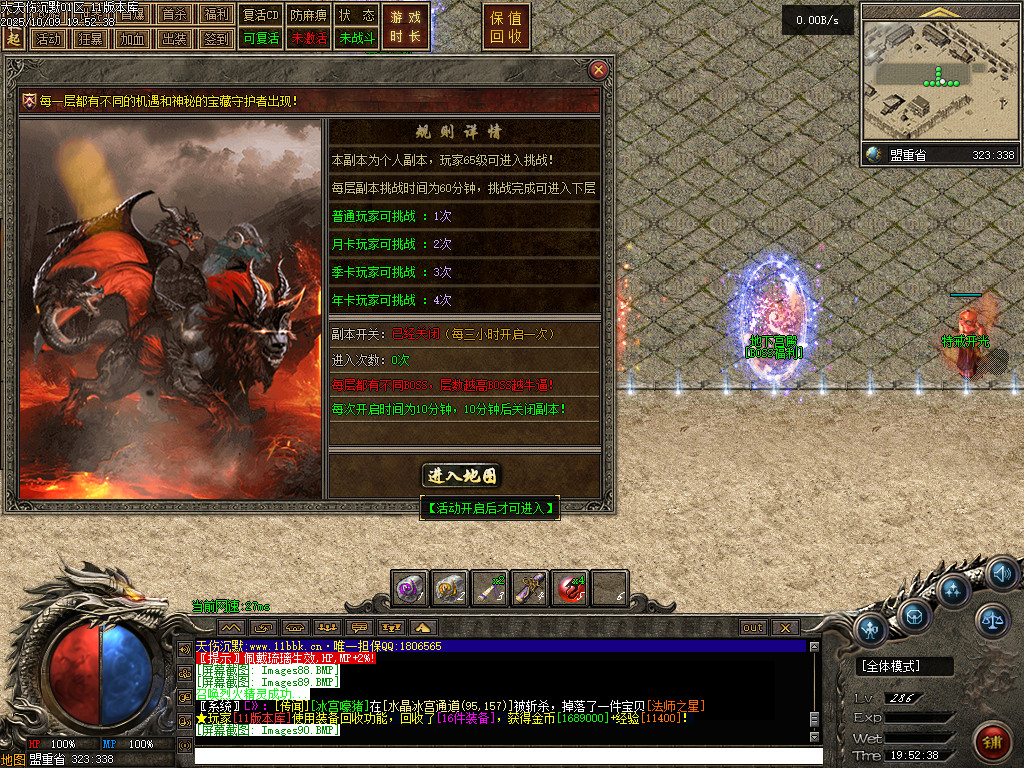Open the red 铺 shop button
Screen dimensions: 1024x768
click(x=992, y=742)
